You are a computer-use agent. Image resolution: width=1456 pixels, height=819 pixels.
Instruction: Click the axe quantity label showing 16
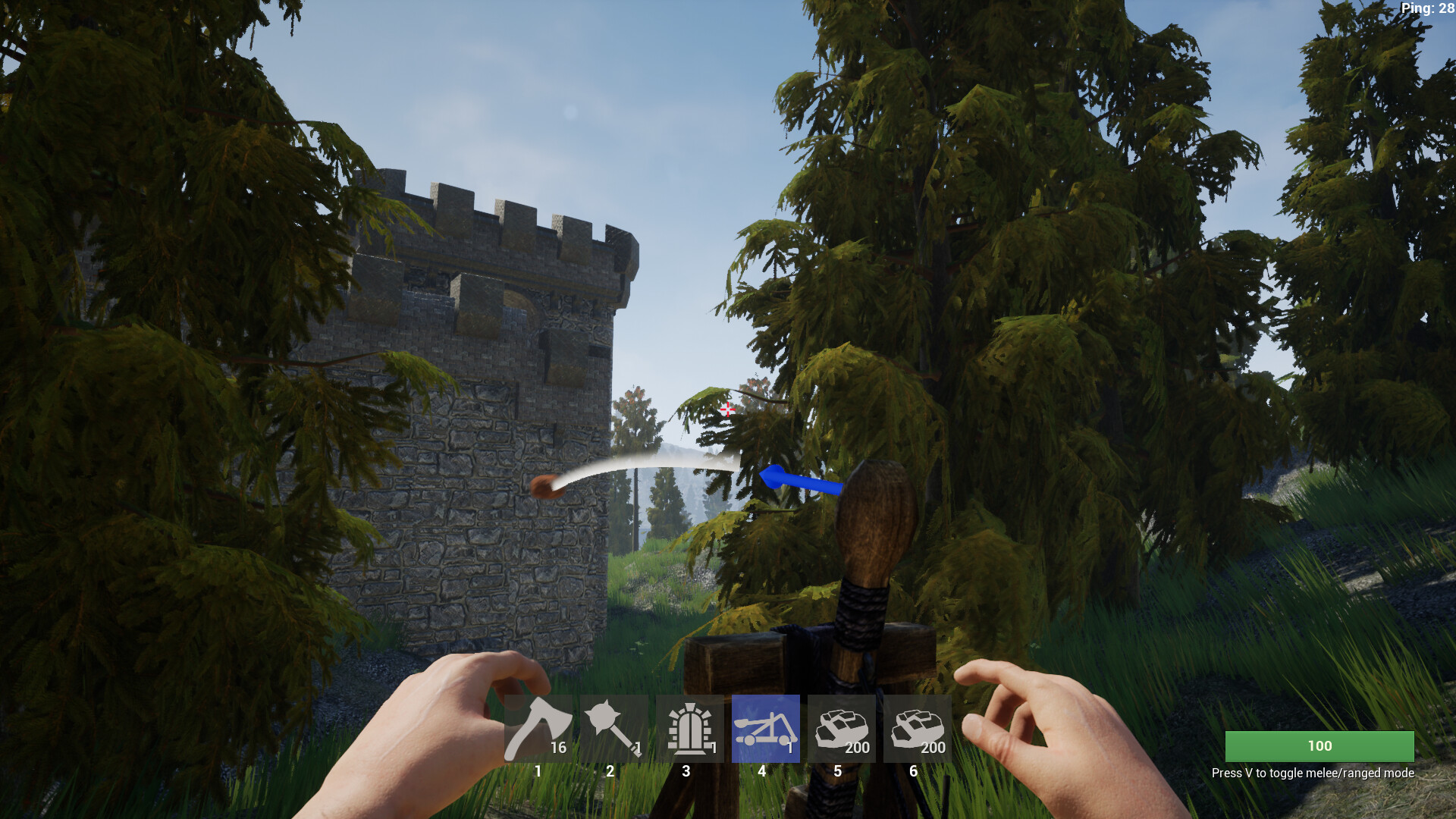(x=559, y=747)
